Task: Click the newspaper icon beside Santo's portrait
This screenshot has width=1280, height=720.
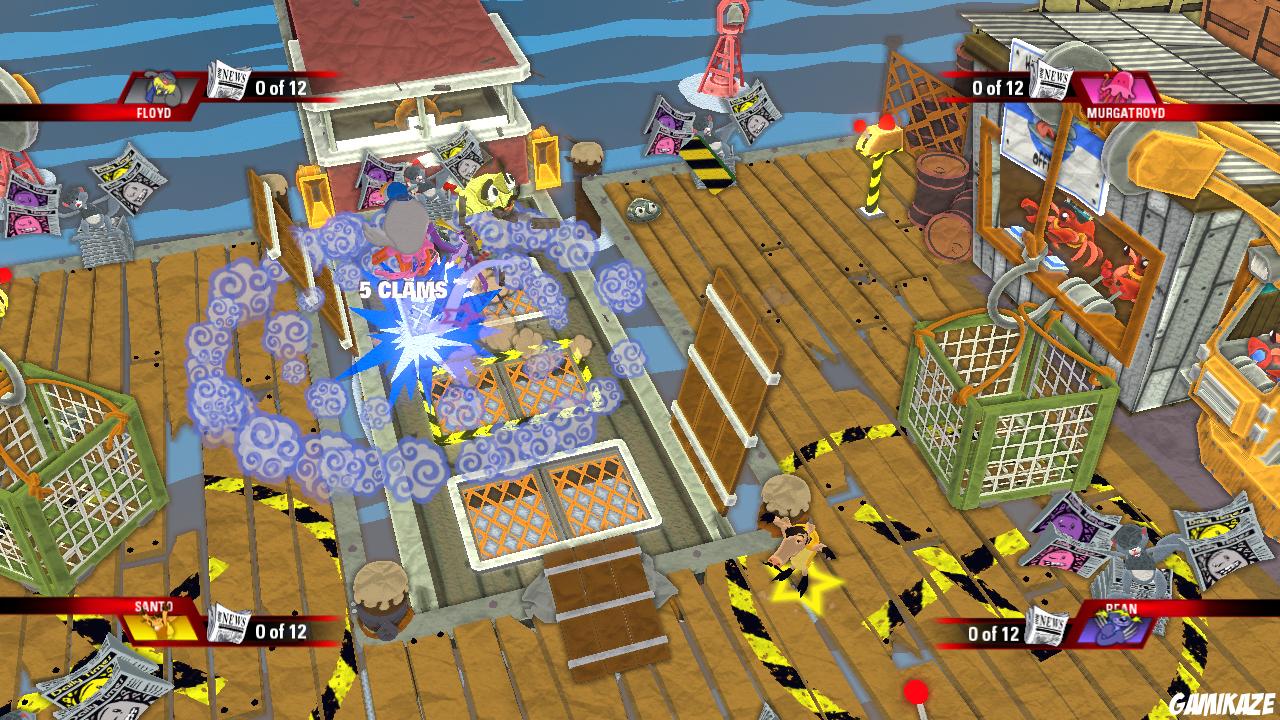Action: point(227,625)
